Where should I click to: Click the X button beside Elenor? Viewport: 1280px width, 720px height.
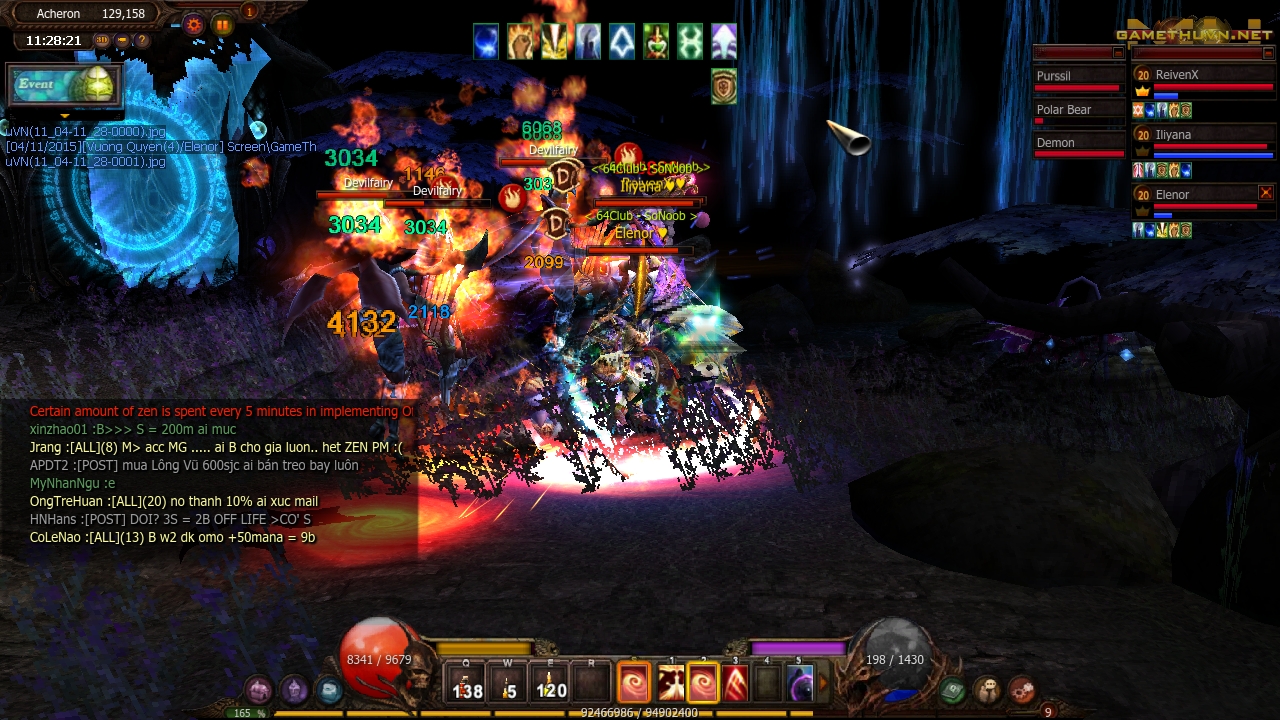click(1265, 193)
